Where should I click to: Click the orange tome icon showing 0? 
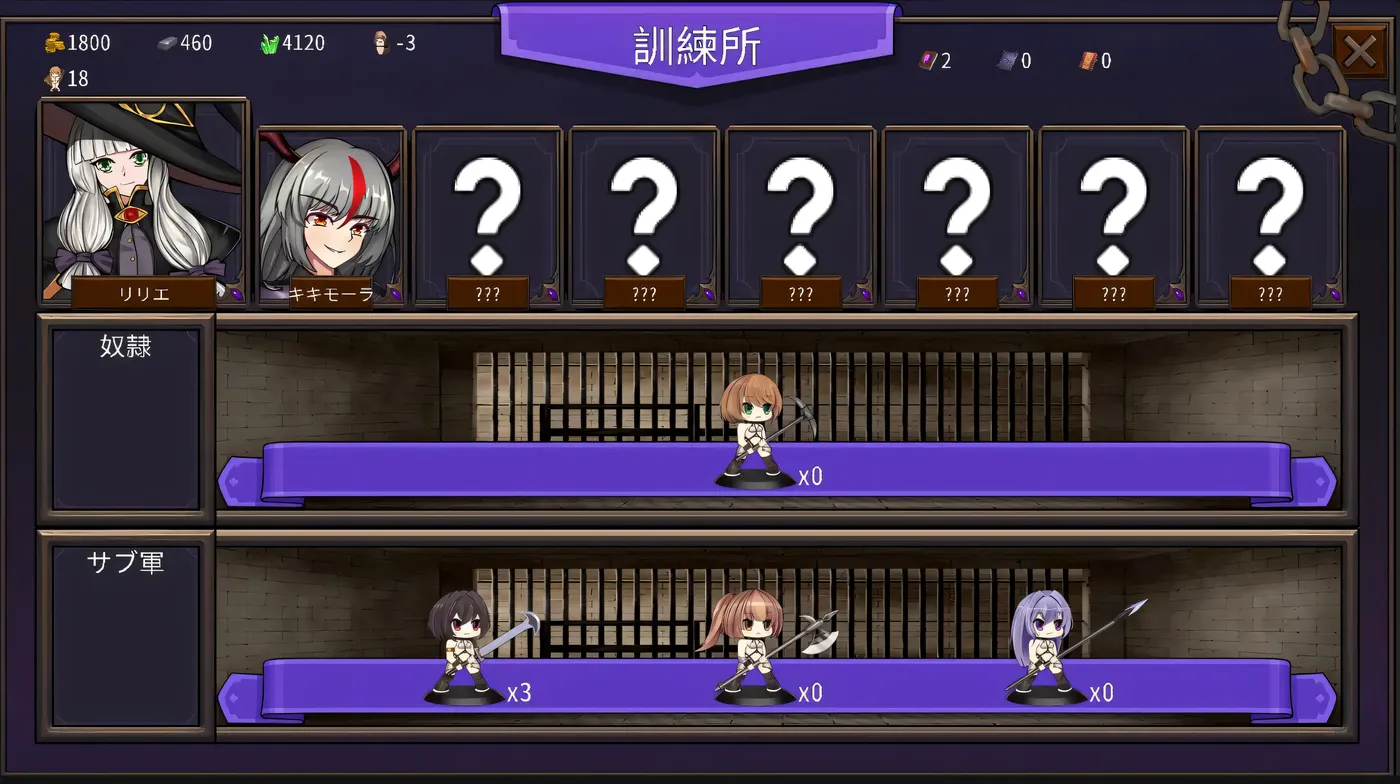pyautogui.click(x=1090, y=60)
